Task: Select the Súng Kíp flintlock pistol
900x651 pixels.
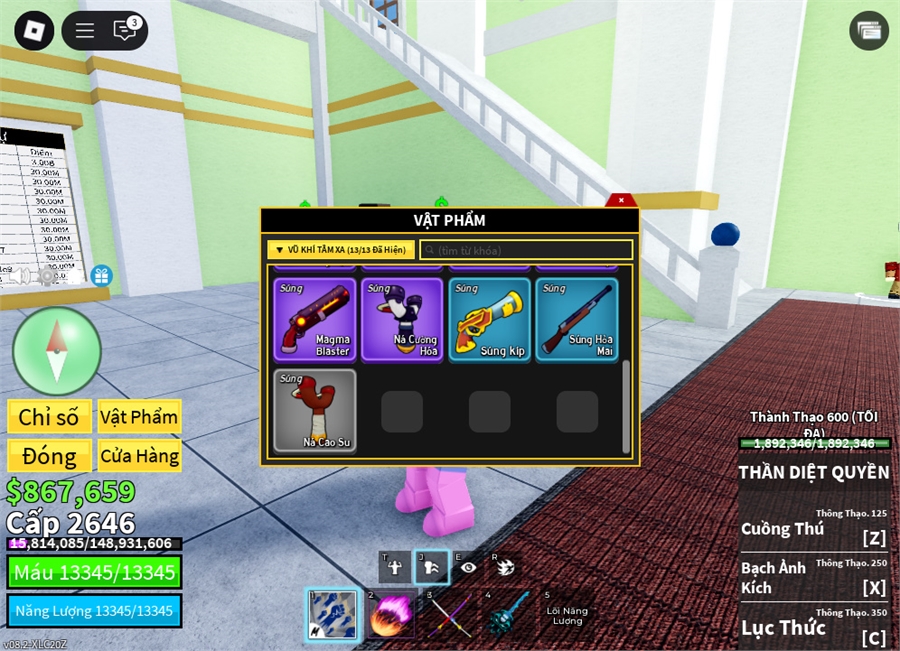Action: (x=490, y=319)
